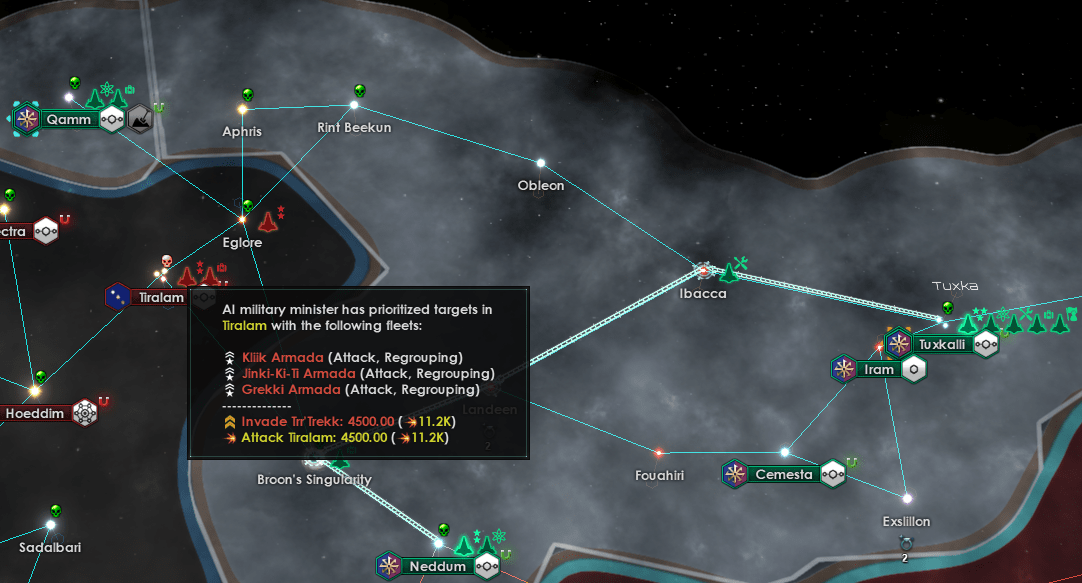Click the Sadalbari system name

pyautogui.click(x=50, y=547)
